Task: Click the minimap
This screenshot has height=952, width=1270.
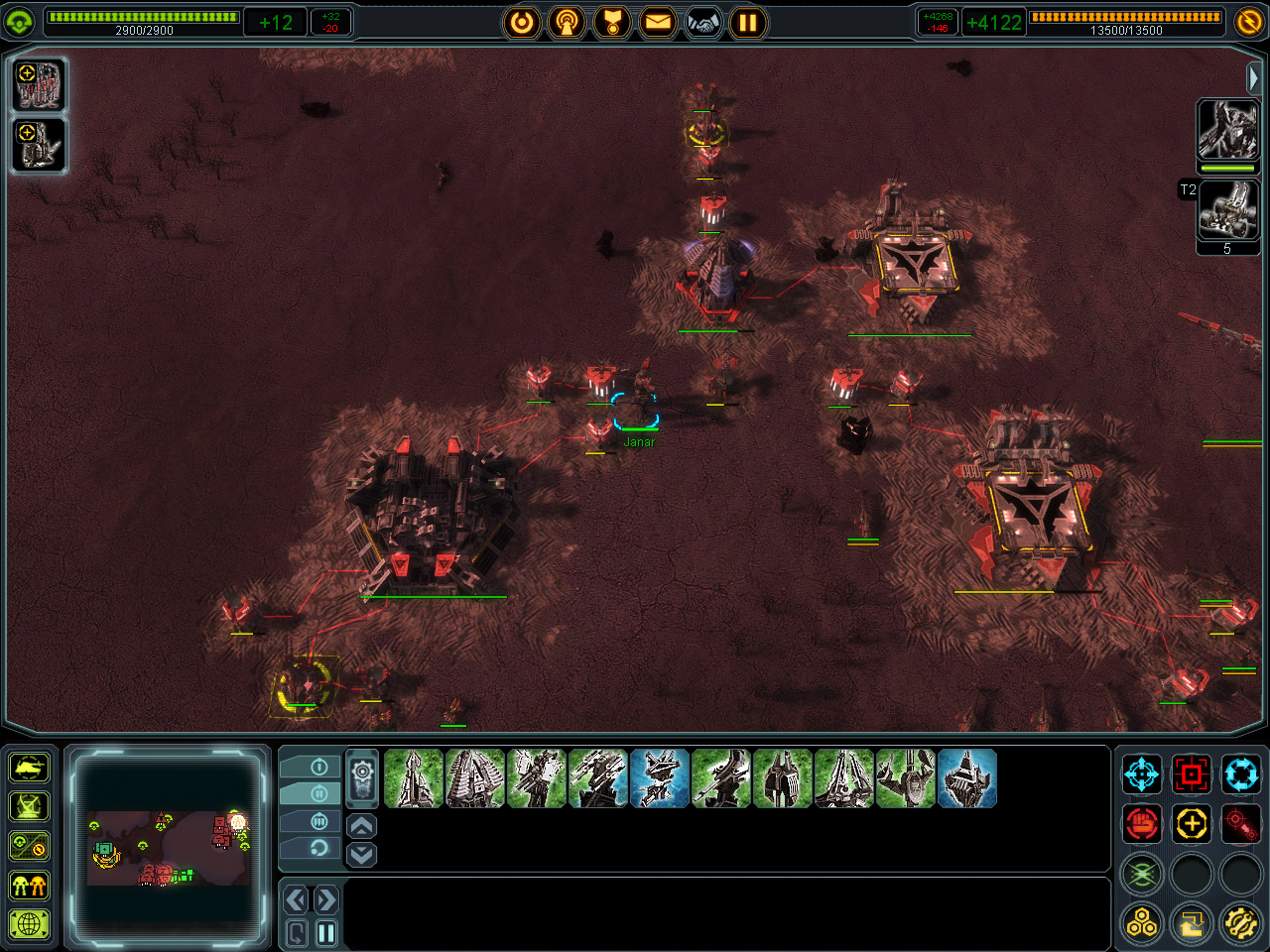Action: pos(168,848)
